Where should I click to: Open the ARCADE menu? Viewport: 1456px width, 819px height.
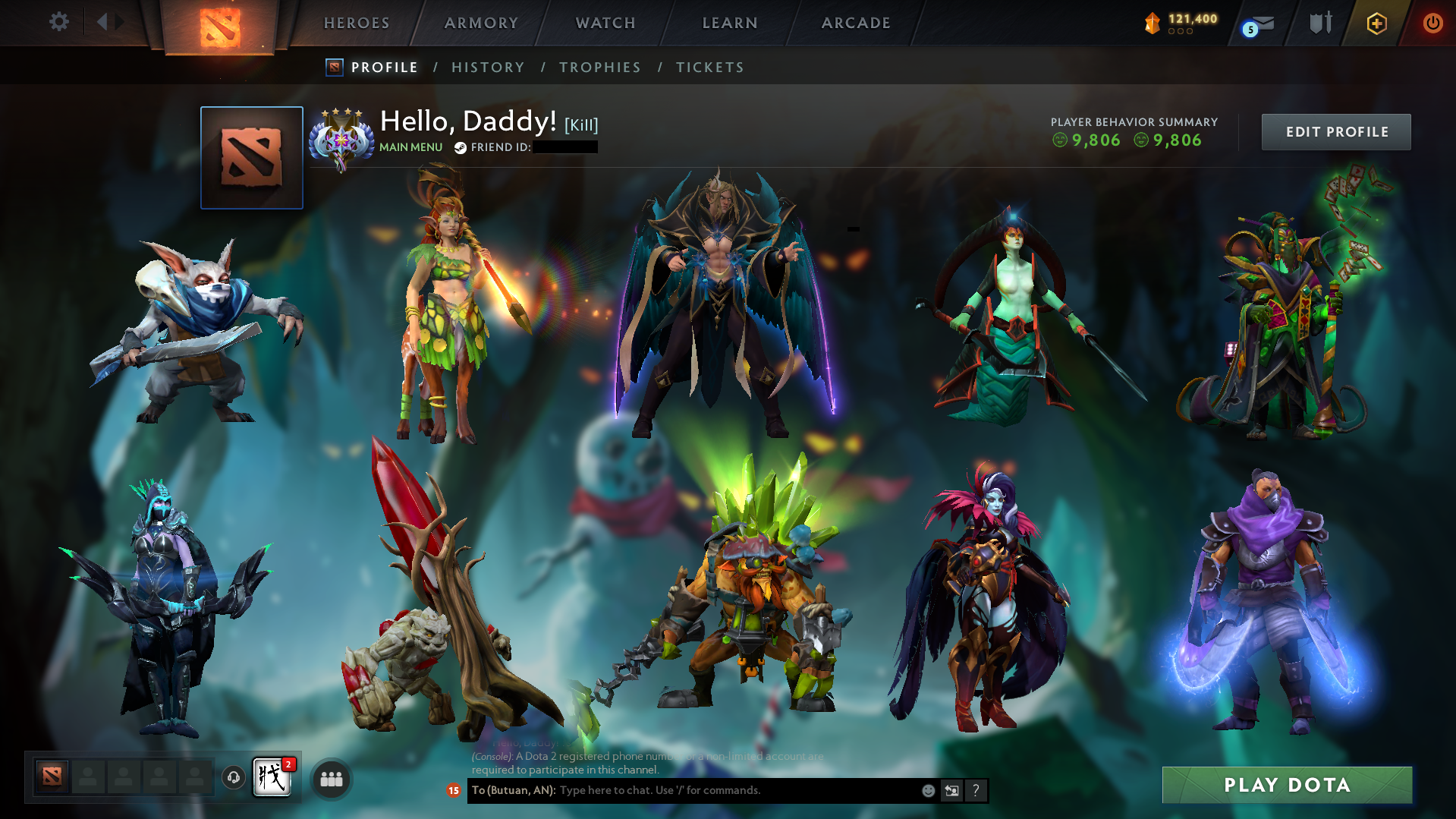856,23
